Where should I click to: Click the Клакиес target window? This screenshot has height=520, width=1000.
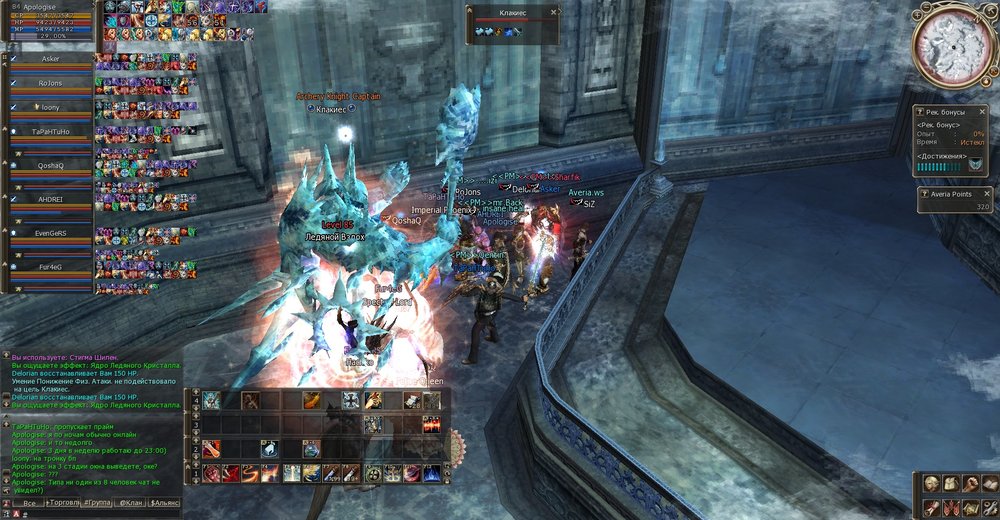(512, 23)
